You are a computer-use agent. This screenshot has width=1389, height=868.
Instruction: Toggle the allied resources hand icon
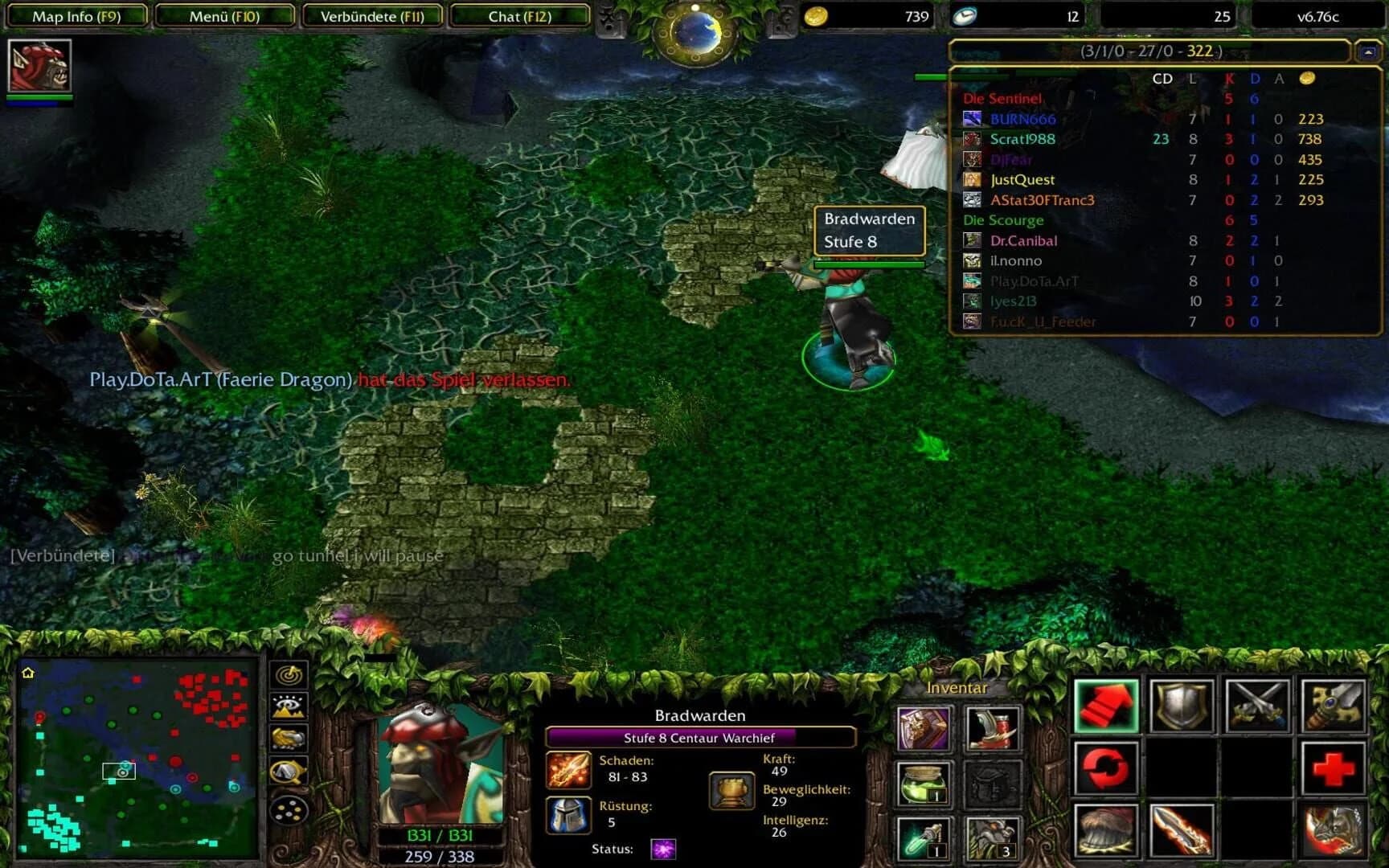coord(289,737)
